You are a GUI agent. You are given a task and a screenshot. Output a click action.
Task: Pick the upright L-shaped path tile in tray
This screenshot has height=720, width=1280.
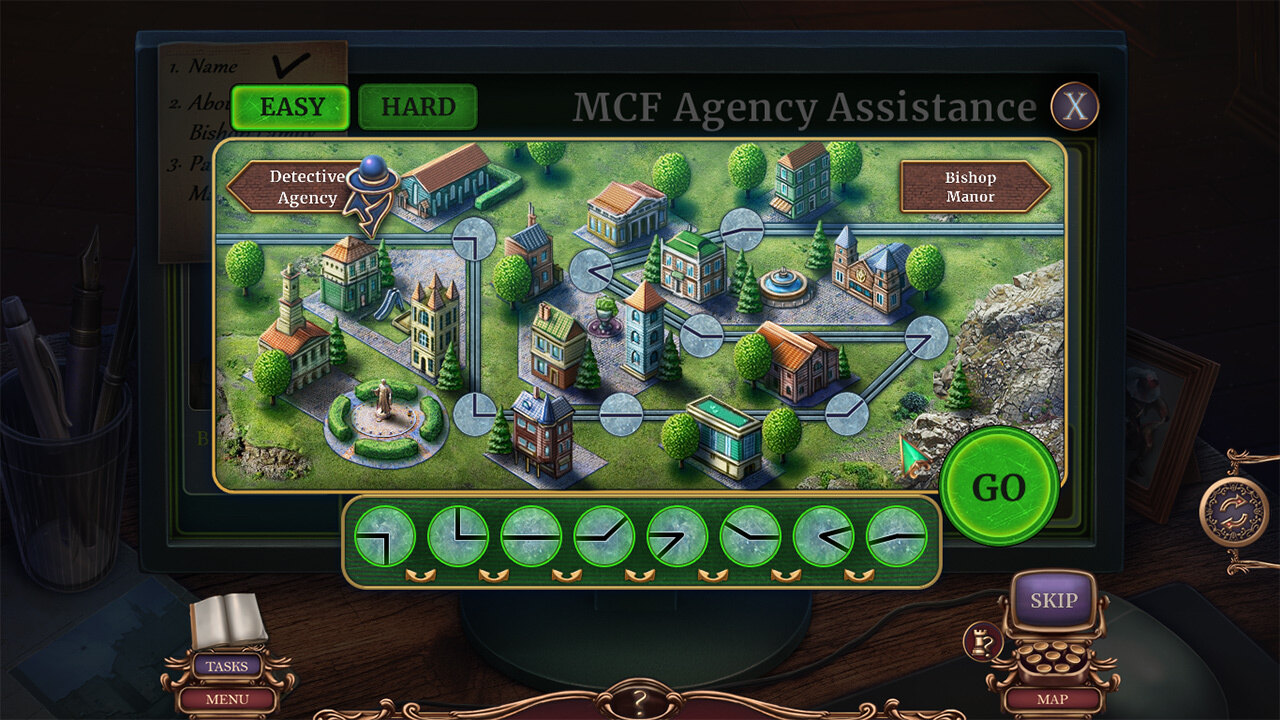tap(458, 536)
